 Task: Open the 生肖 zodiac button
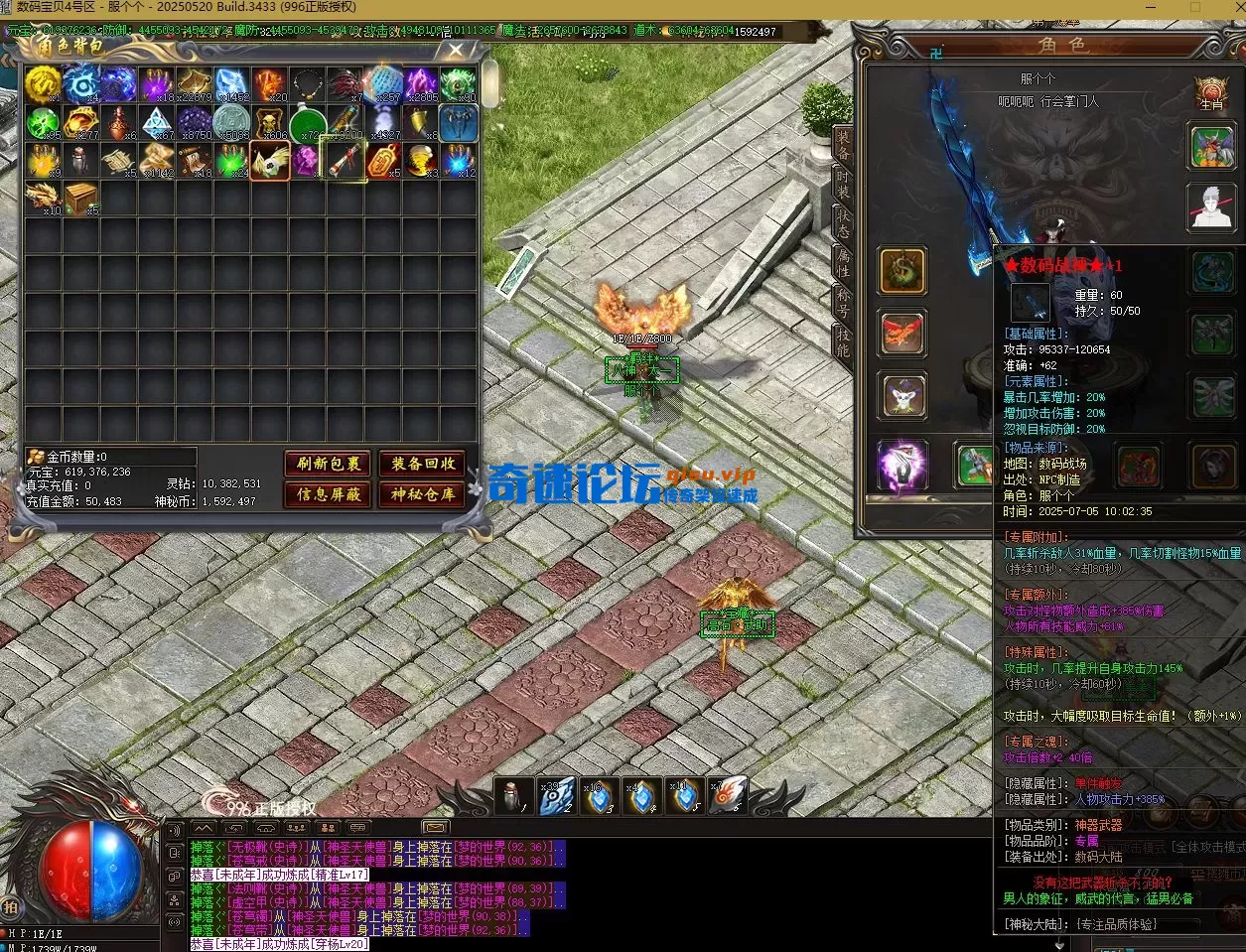tap(1211, 92)
